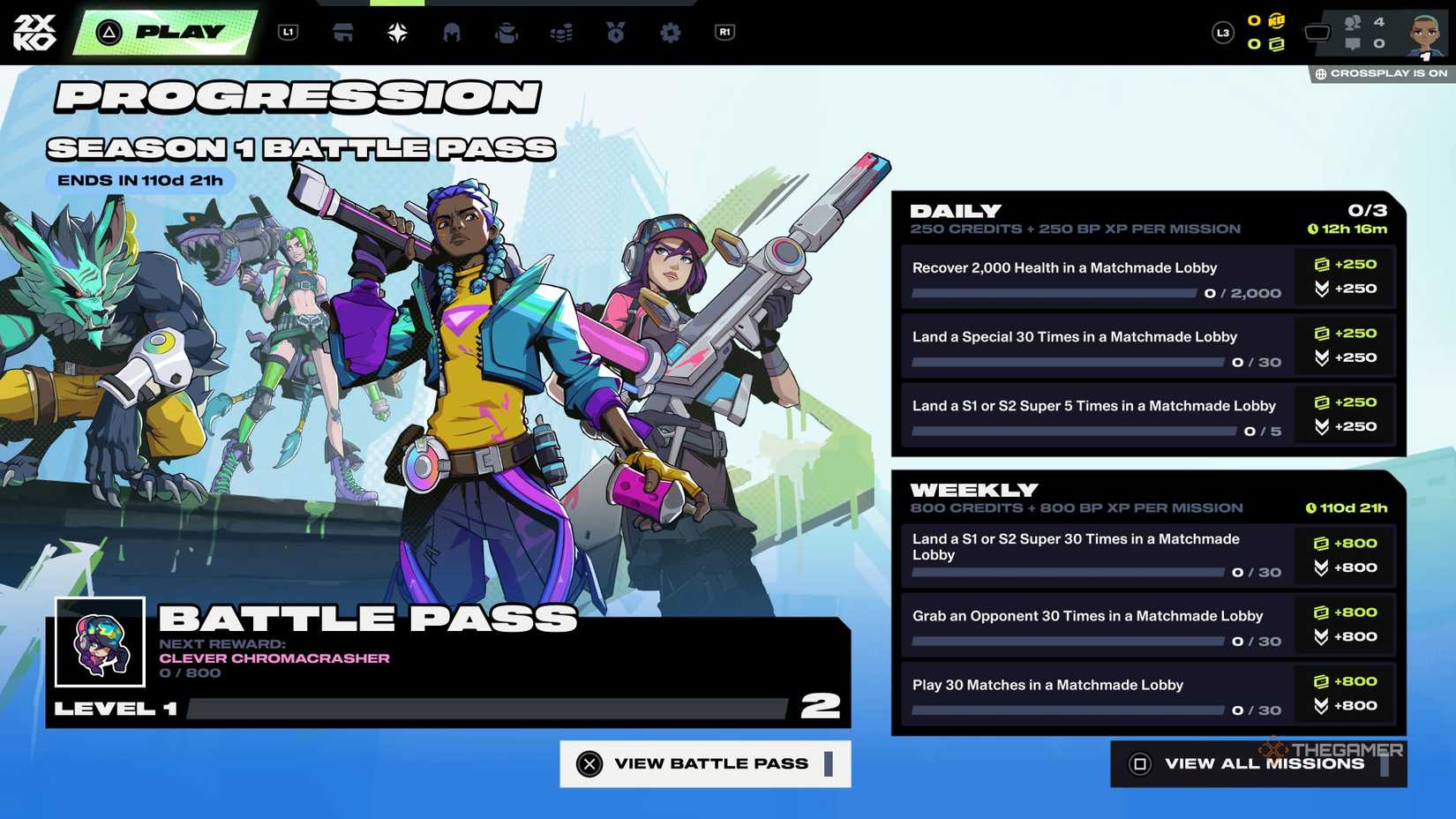Open the Settings gear icon
1456x819 pixels.
coord(670,33)
